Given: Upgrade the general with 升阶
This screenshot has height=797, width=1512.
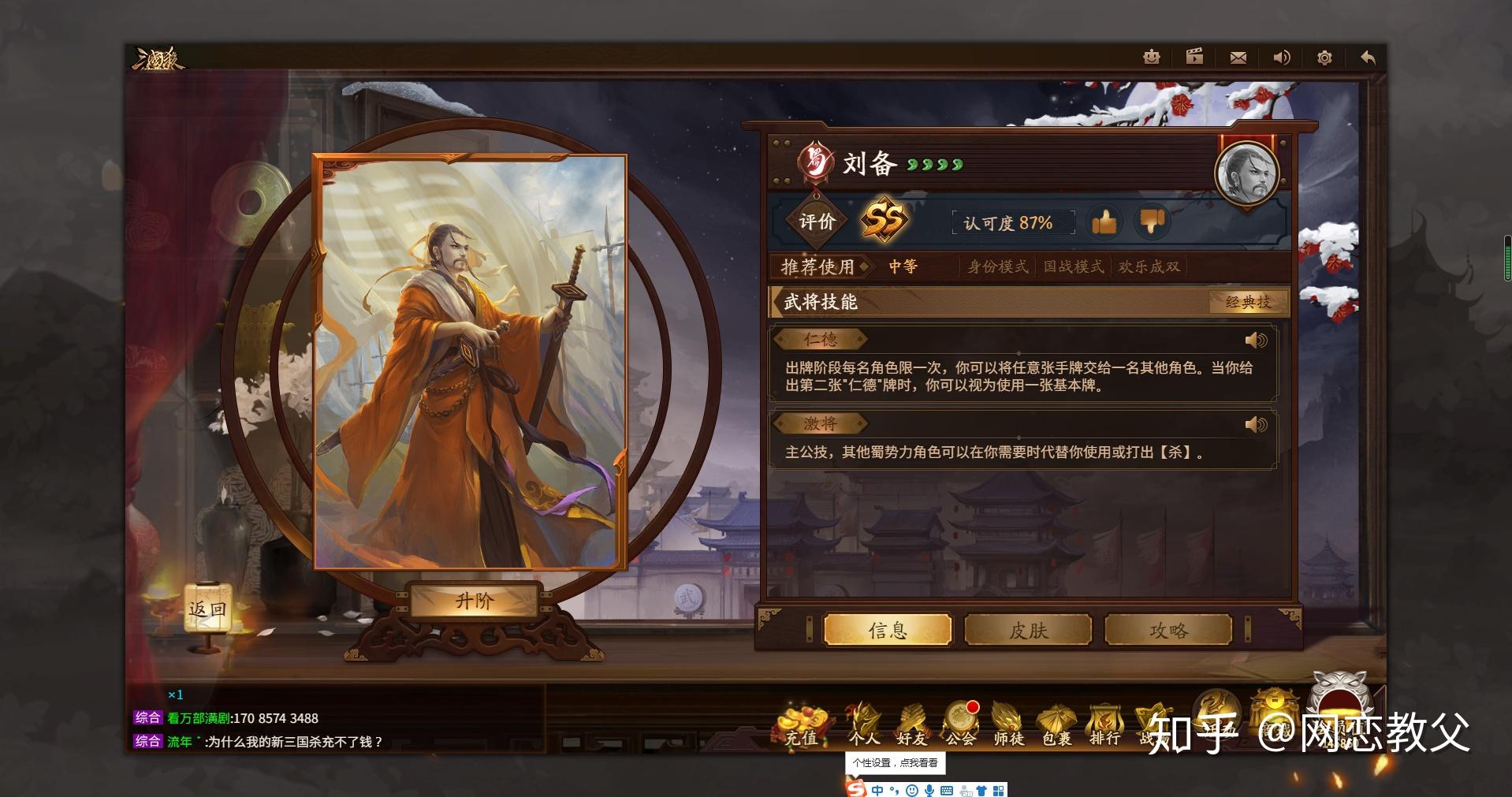Looking at the screenshot, I should click(475, 601).
